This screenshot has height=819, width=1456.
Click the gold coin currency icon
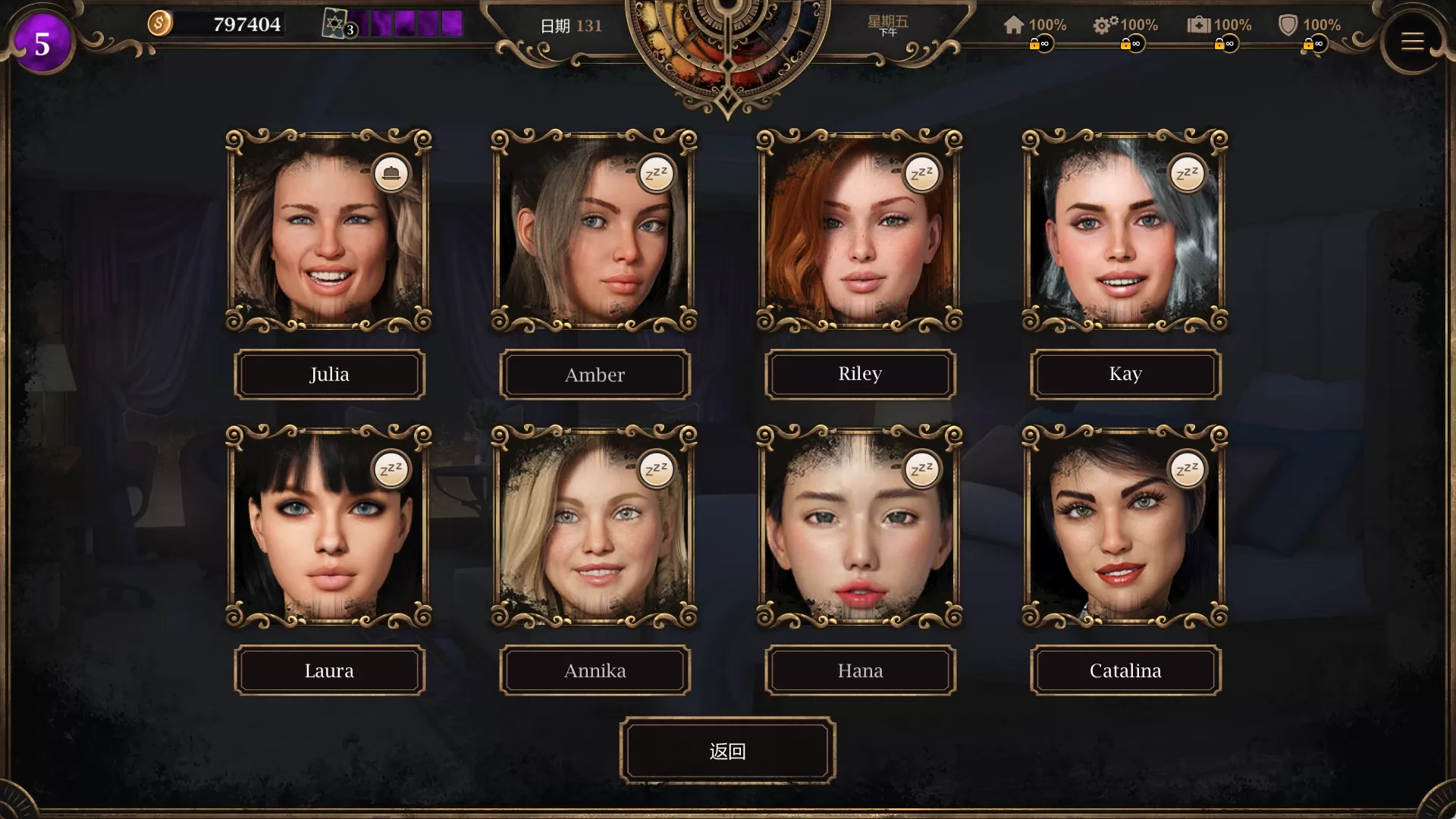point(159,24)
